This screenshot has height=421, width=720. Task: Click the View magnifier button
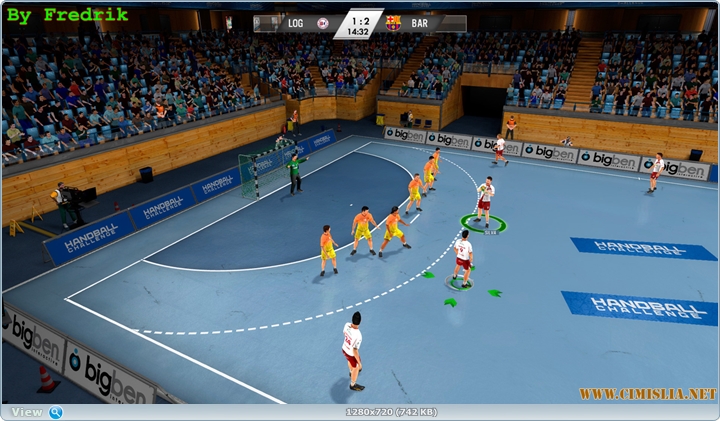(56, 412)
